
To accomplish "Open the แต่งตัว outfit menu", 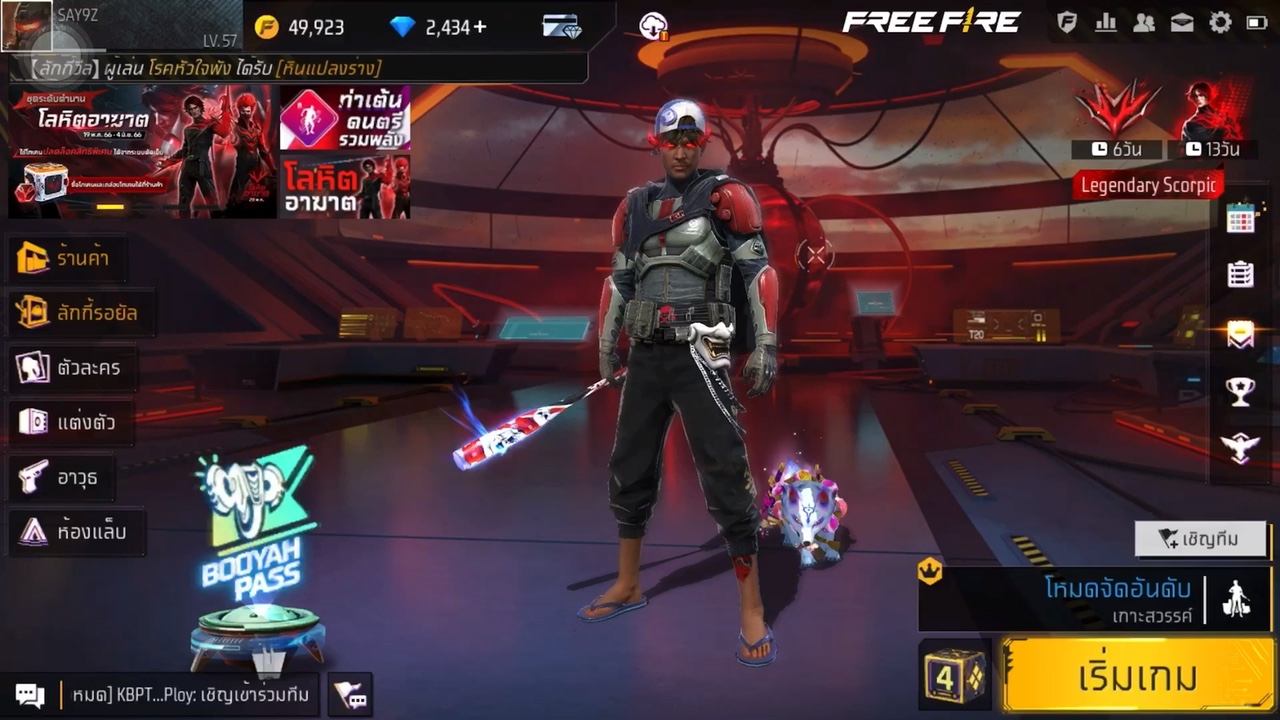I will 68,422.
